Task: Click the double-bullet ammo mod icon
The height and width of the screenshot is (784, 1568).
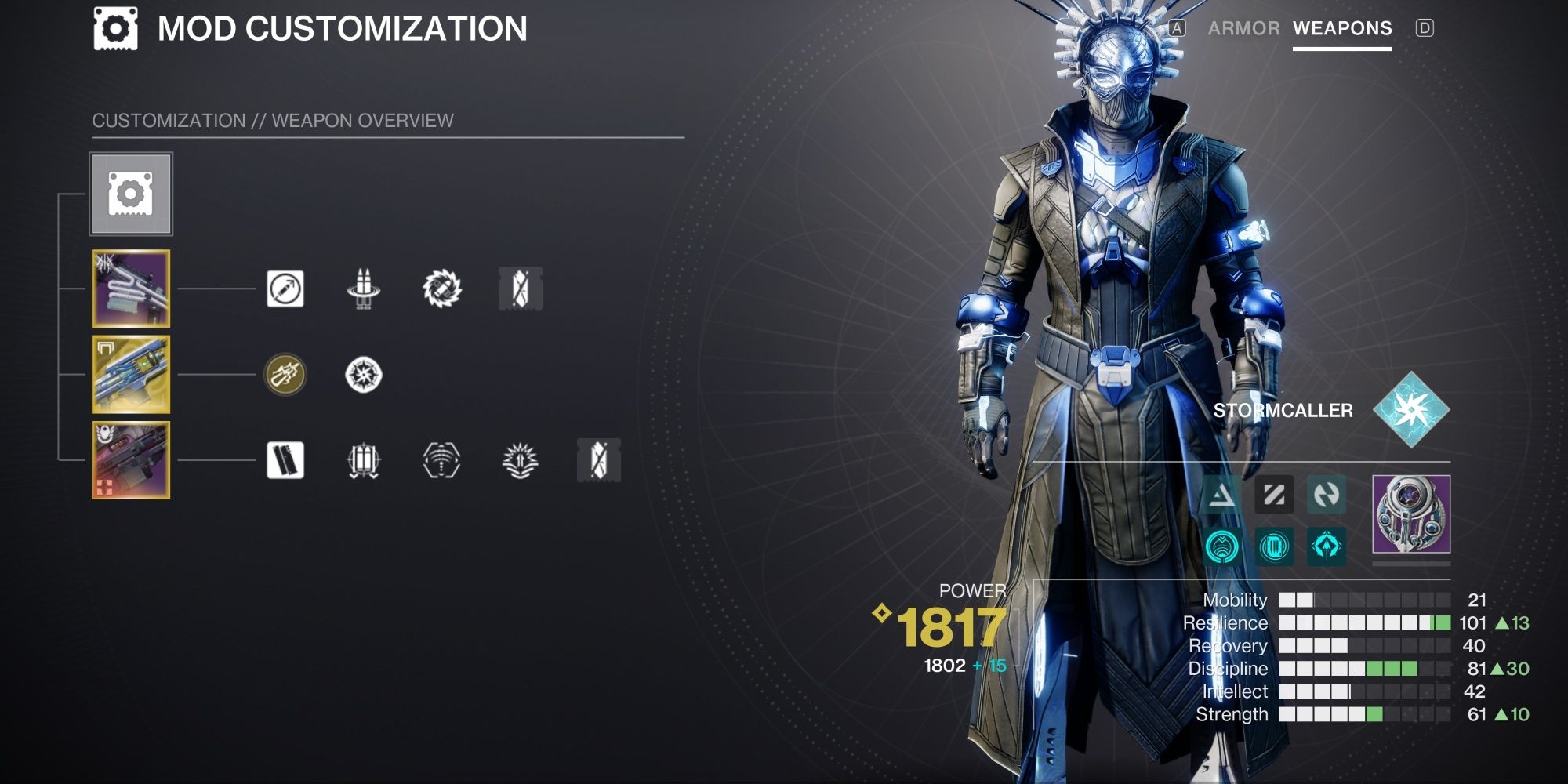Action: pyautogui.click(x=363, y=289)
